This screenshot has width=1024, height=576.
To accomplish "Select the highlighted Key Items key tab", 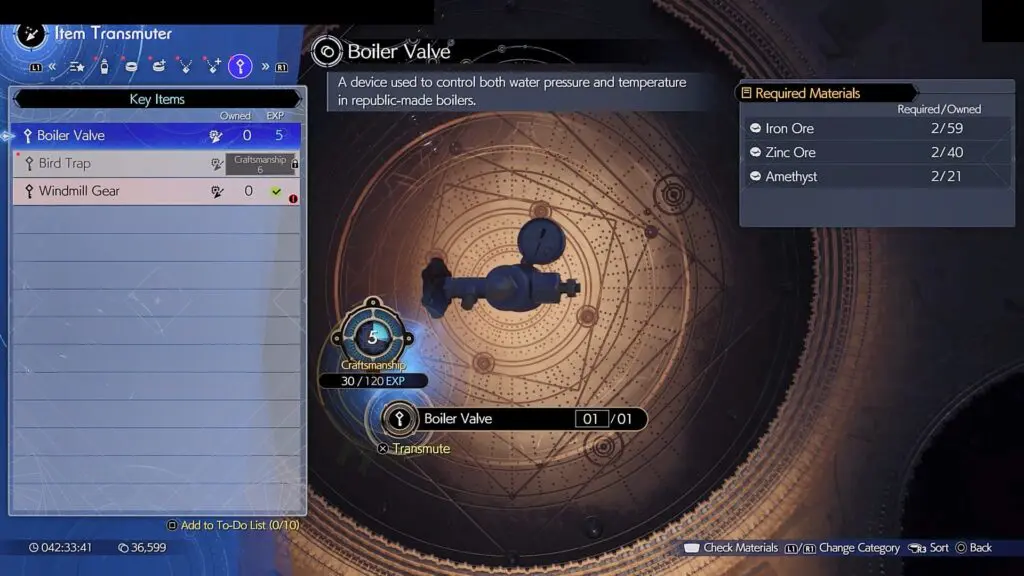I will 240,67.
